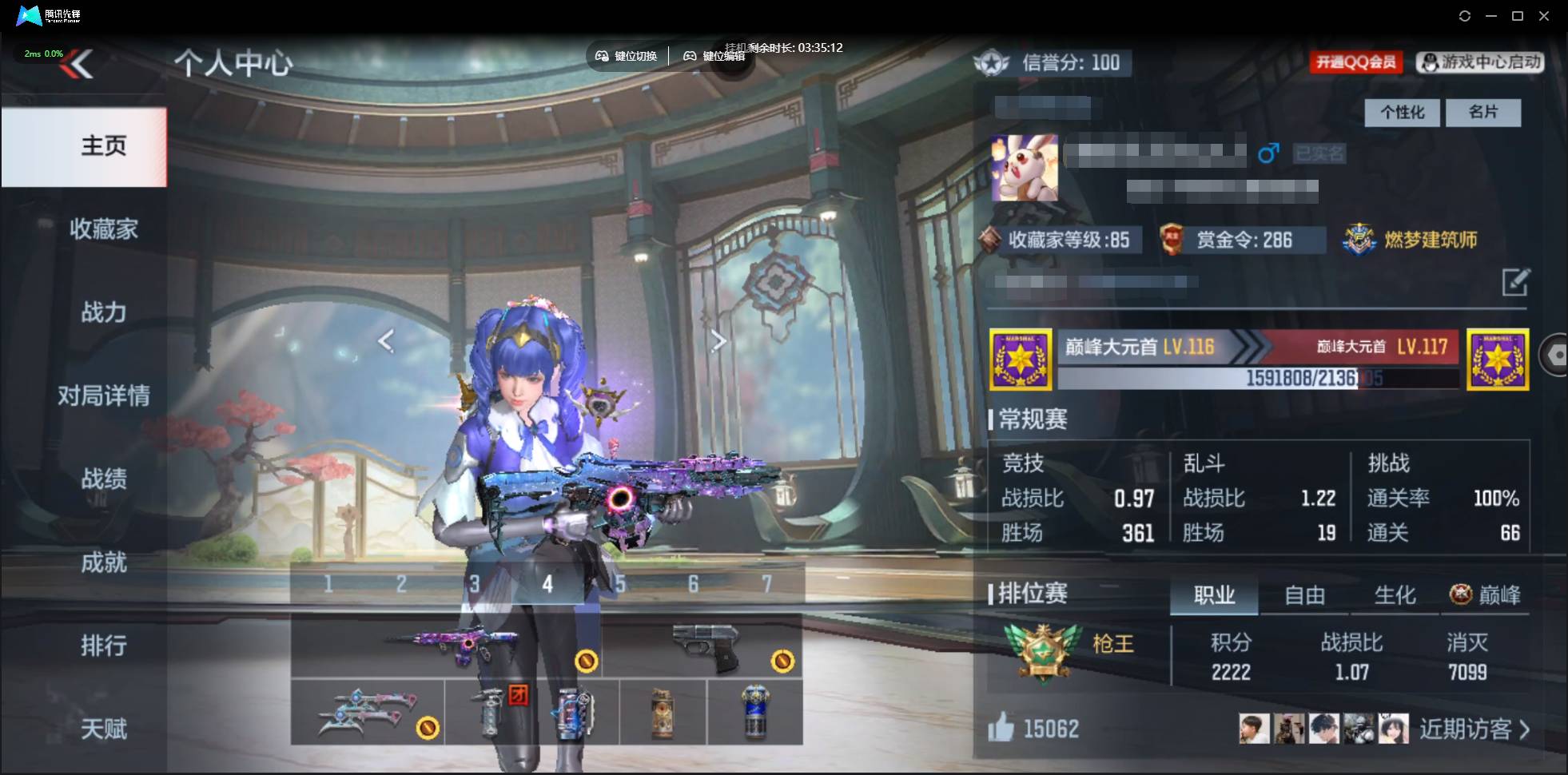This screenshot has height=775, width=1568.
Task: Expand character view with right arrow
Action: tap(718, 341)
